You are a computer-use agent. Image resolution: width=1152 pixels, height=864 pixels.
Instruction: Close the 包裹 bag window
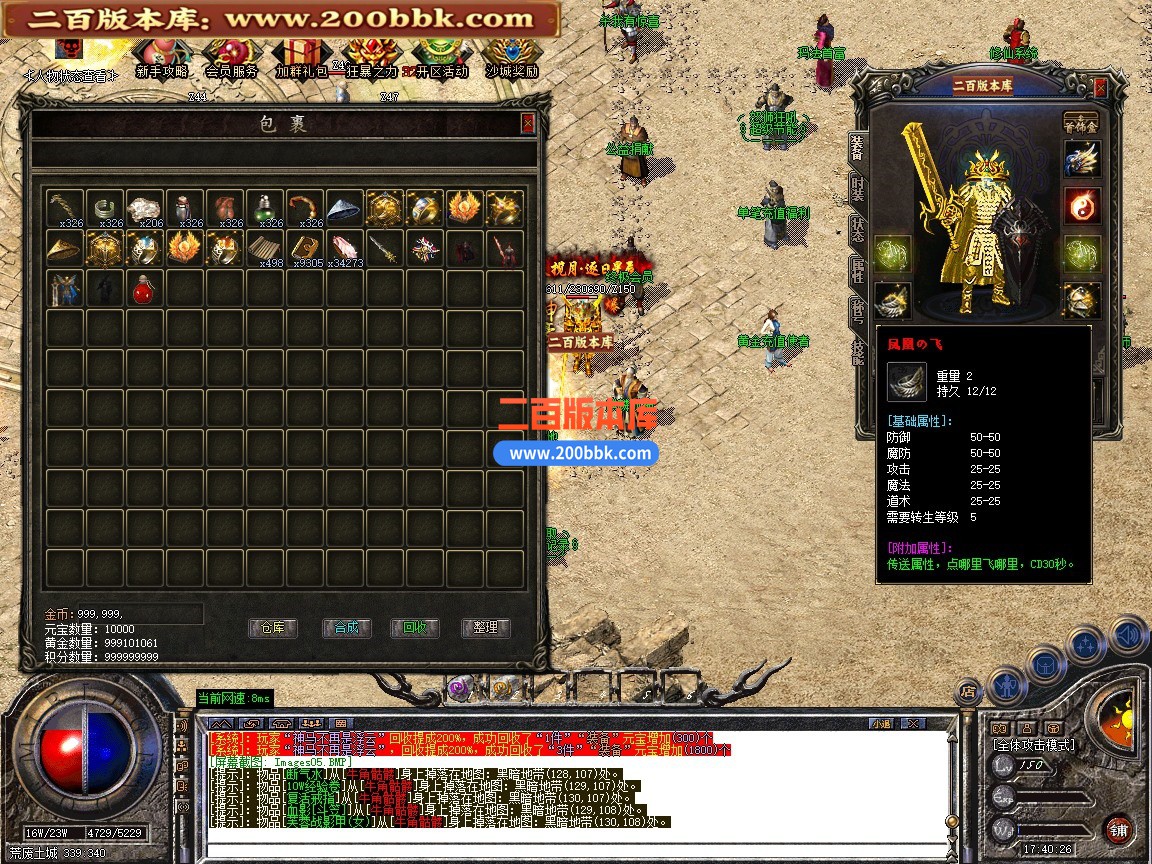coord(528,123)
